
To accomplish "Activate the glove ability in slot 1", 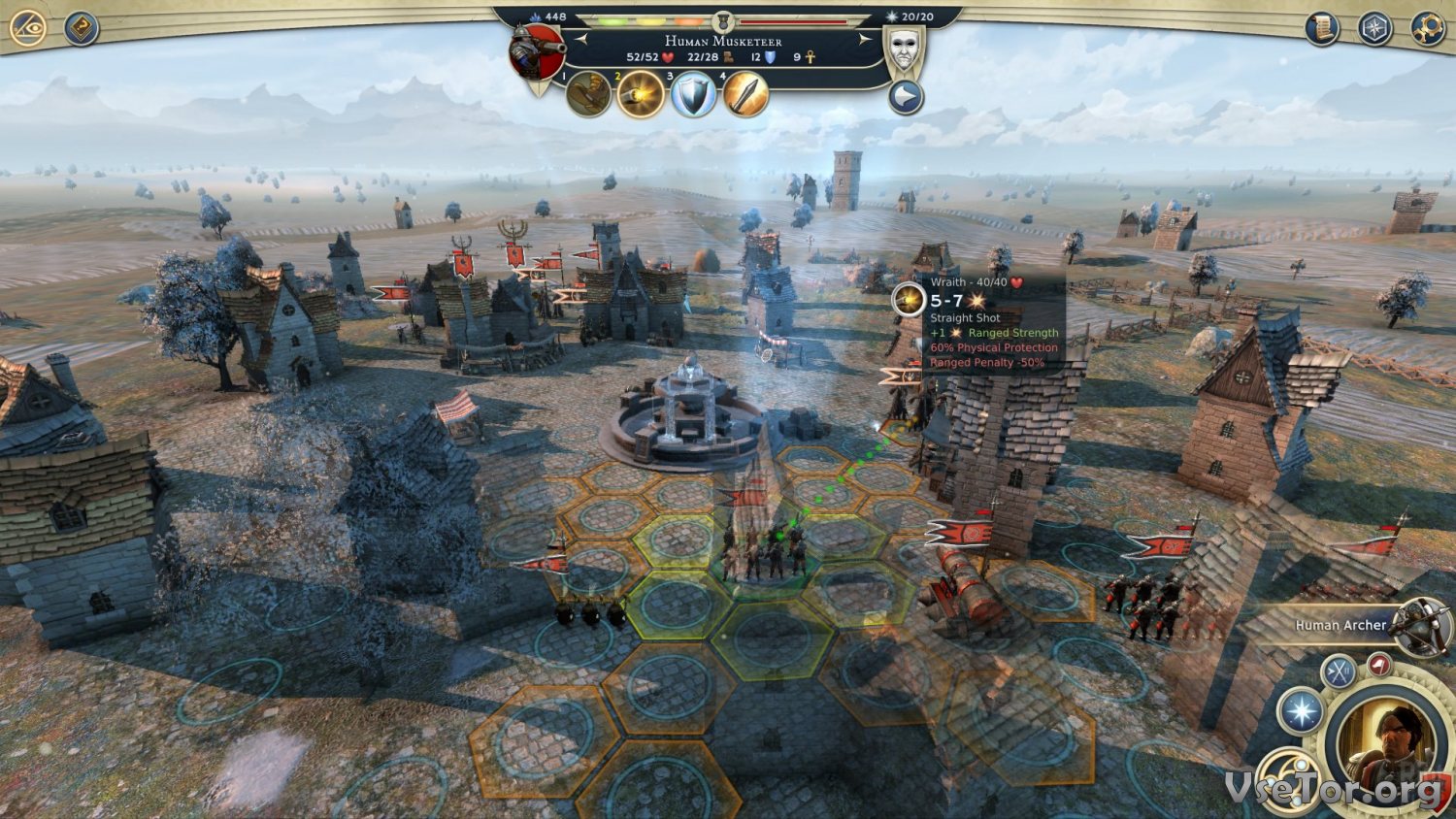I will (x=588, y=94).
